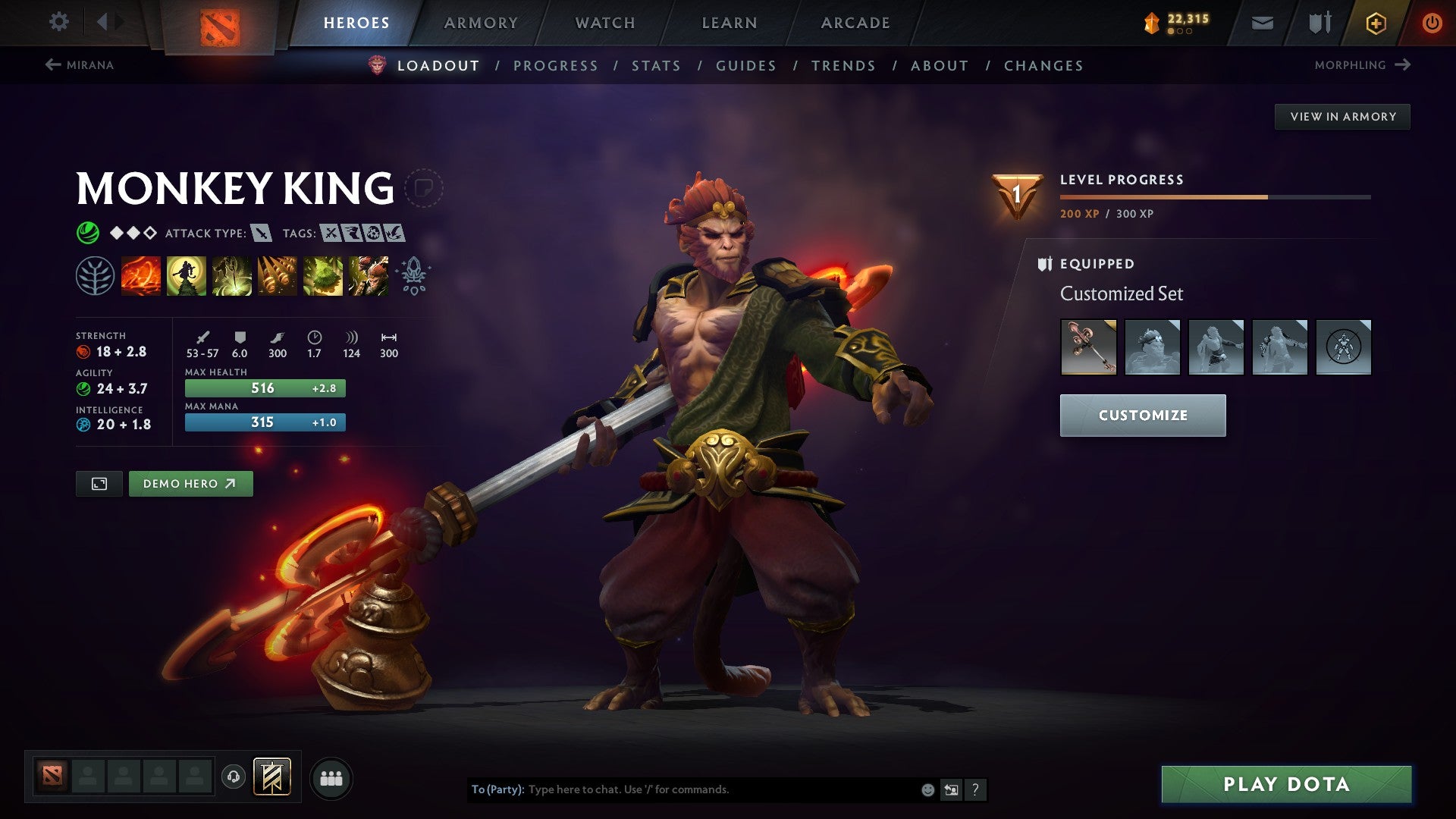Click the Wukong's Command ultimate ability icon
Screen dimensions: 1456x819
[369, 275]
